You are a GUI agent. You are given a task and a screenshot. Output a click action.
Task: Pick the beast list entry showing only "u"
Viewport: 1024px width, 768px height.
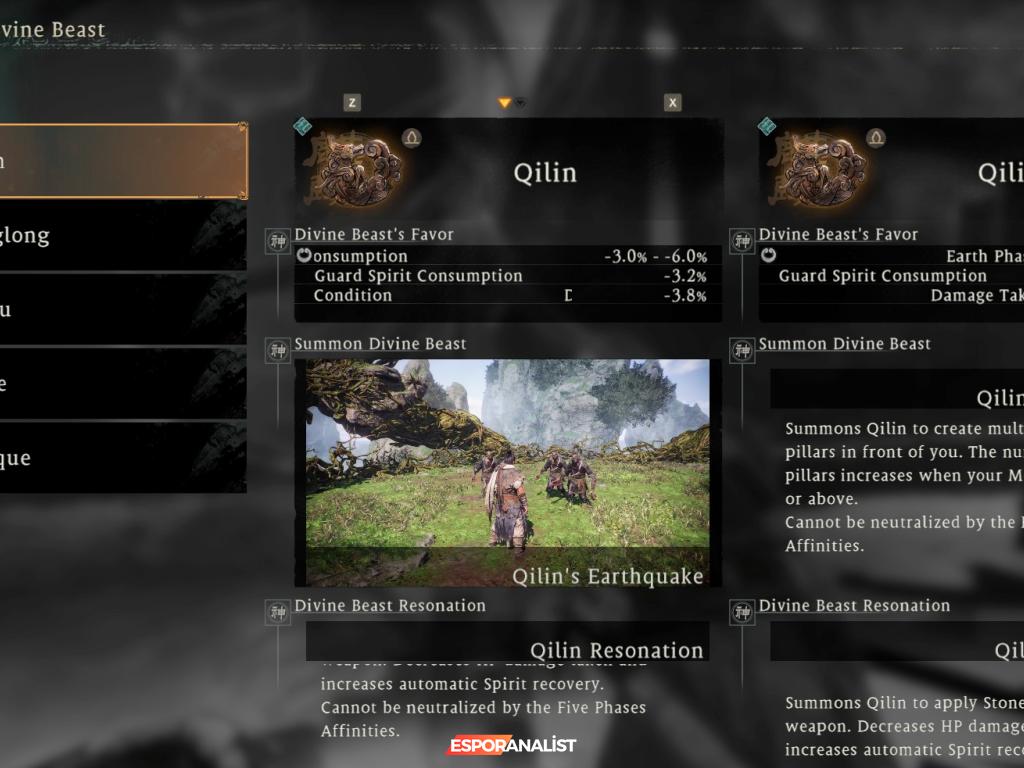(120, 310)
